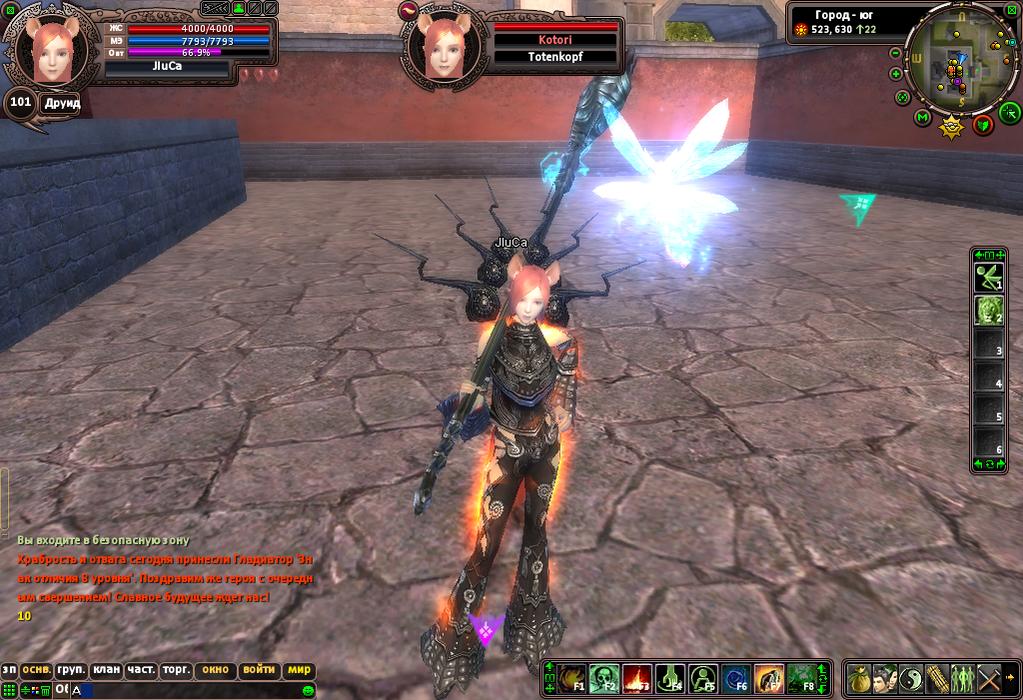This screenshot has height=700, width=1023.
Task: Open the «окно» chat window option
Action: click(x=215, y=670)
